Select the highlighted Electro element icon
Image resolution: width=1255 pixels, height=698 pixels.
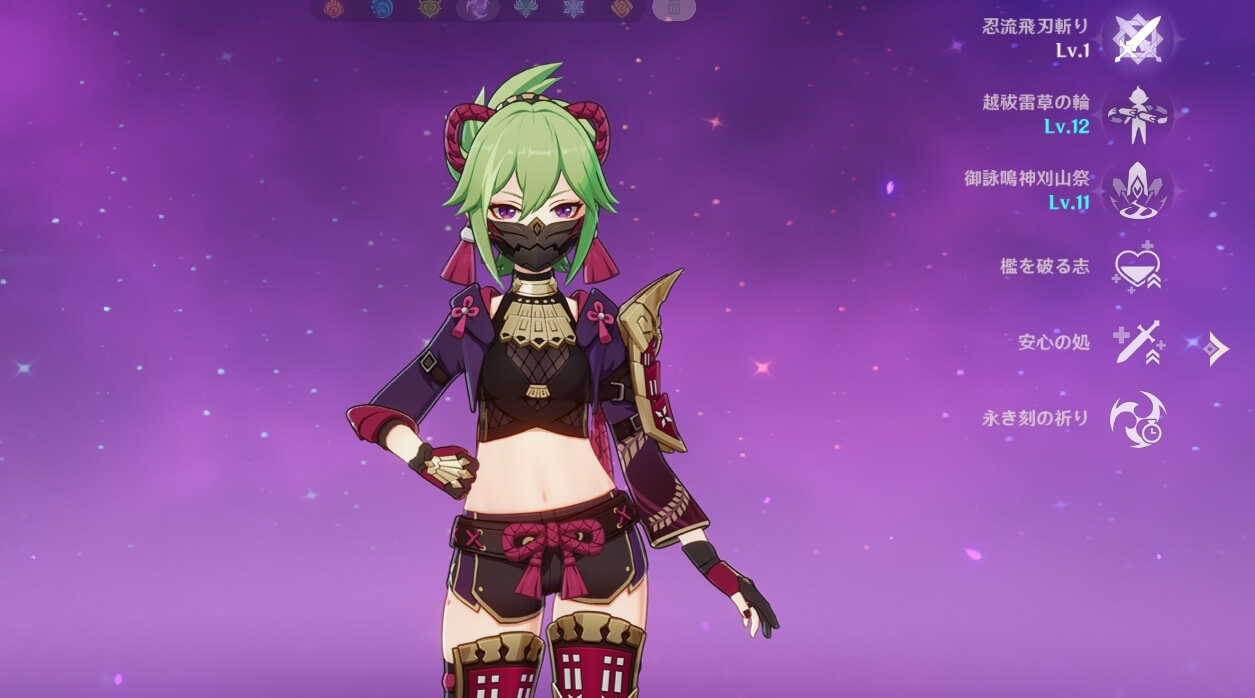[x=477, y=9]
